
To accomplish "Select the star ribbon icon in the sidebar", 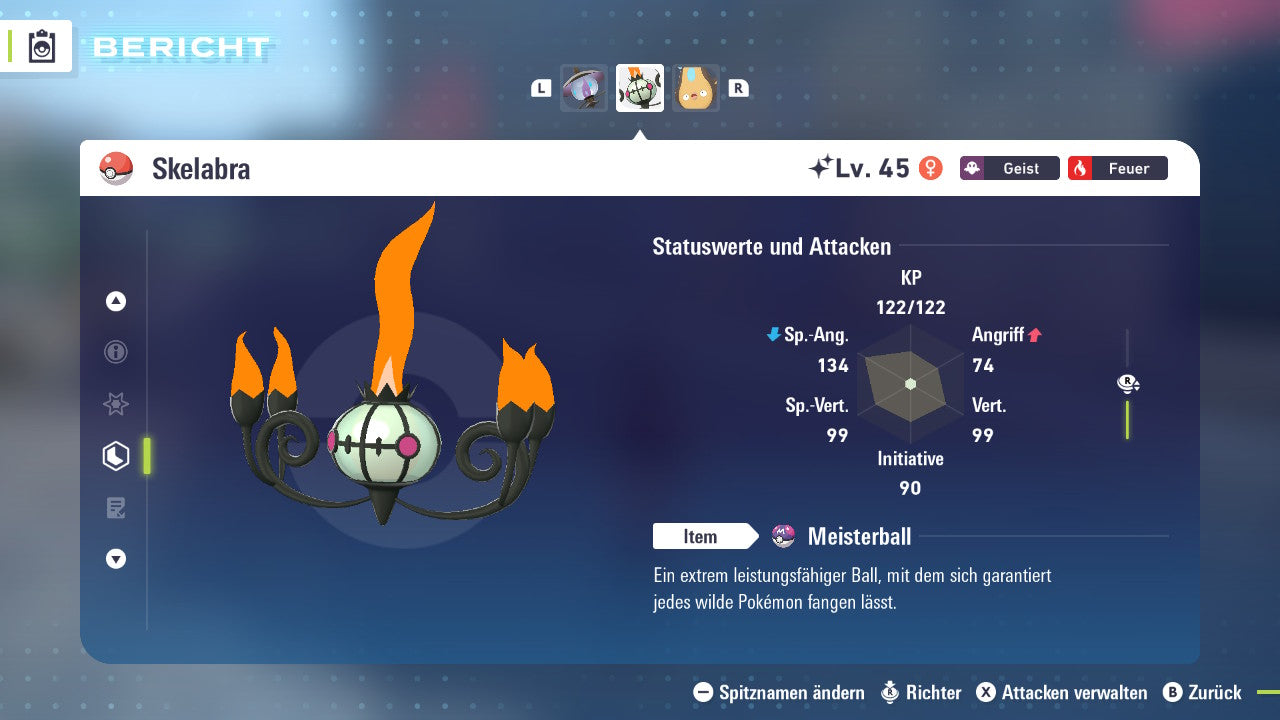I will point(115,404).
